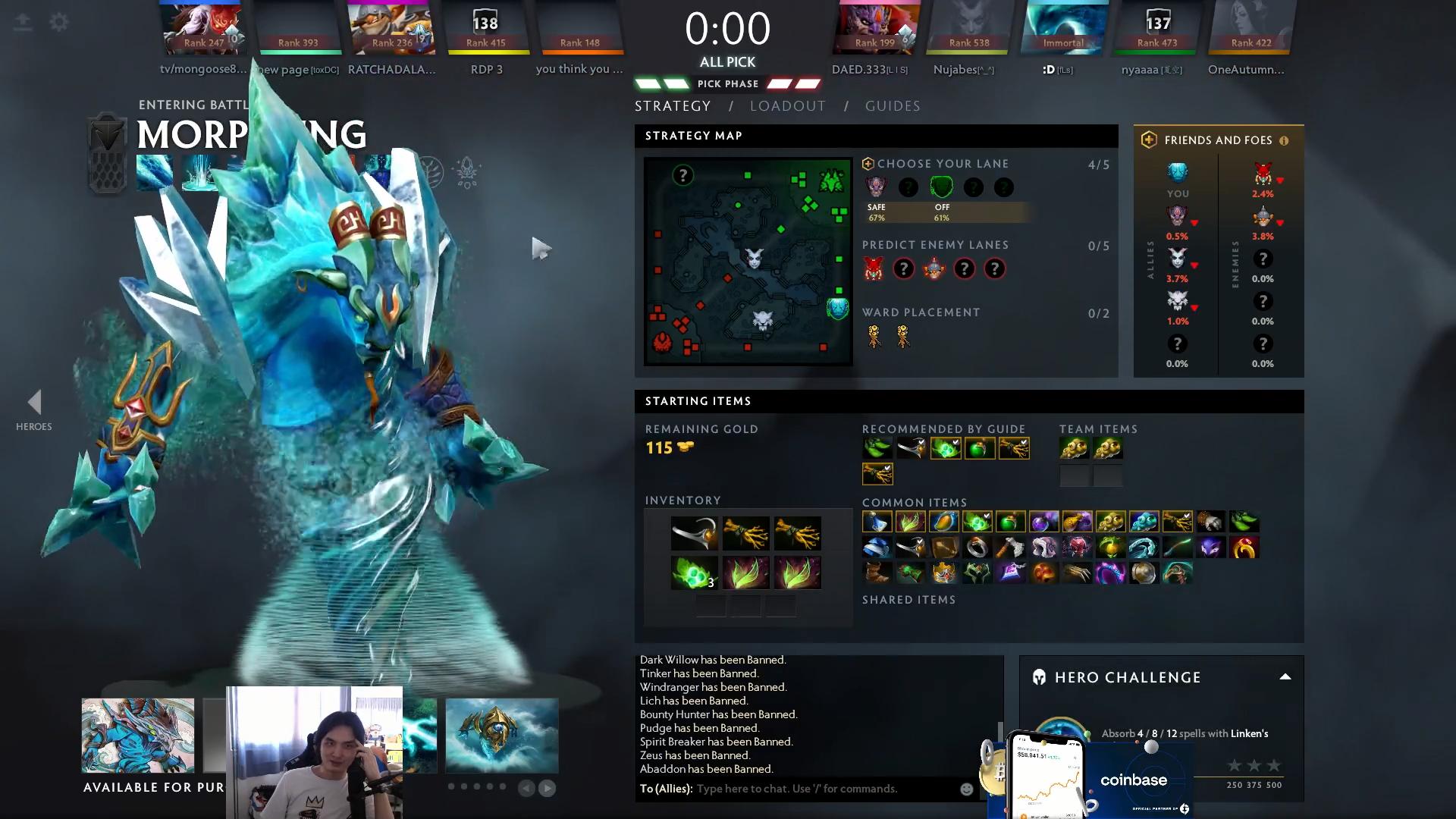Click the strategy map

click(x=748, y=262)
